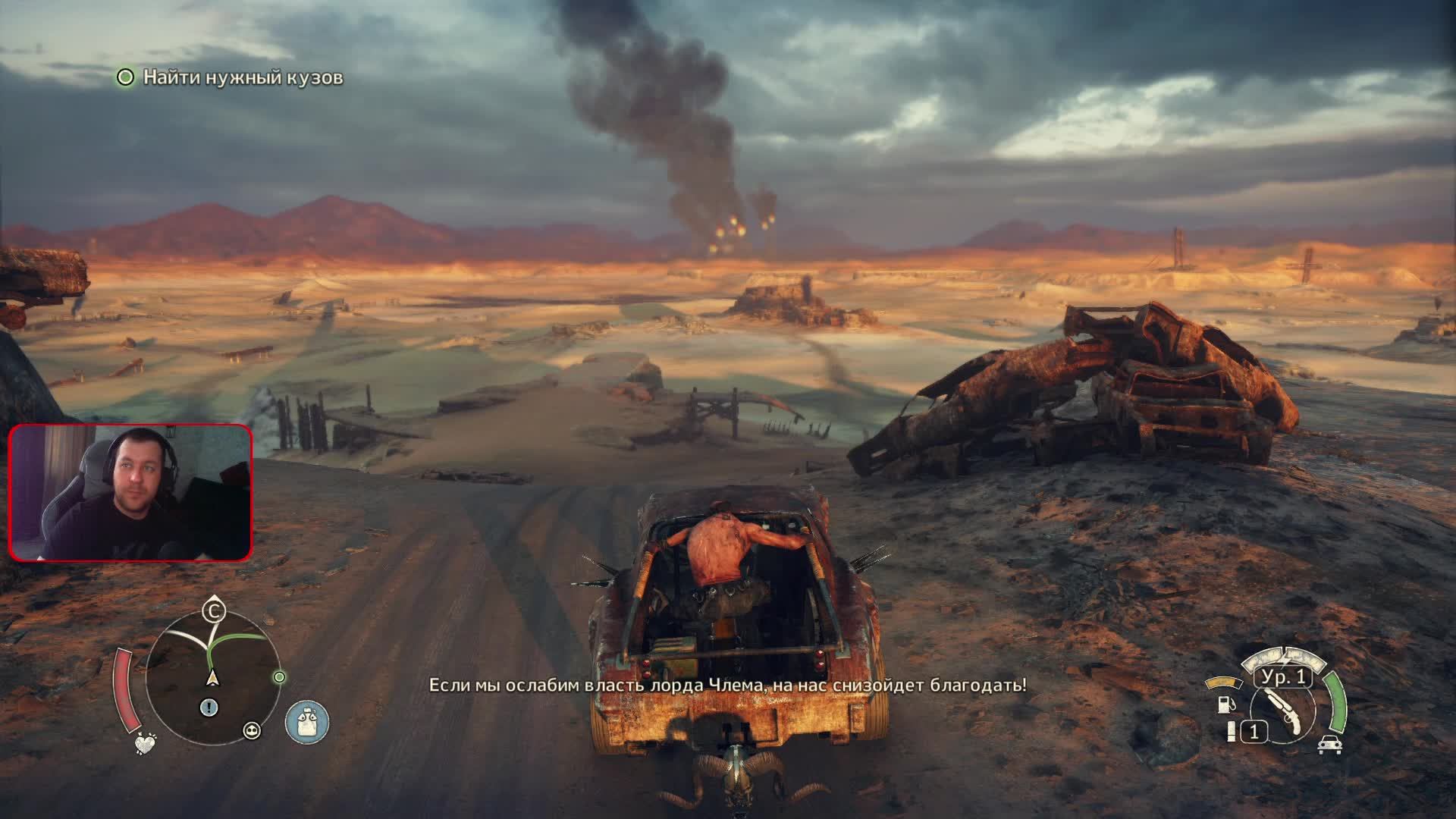Open the ammo counter showing 1
The width and height of the screenshot is (1456, 819).
click(1255, 731)
